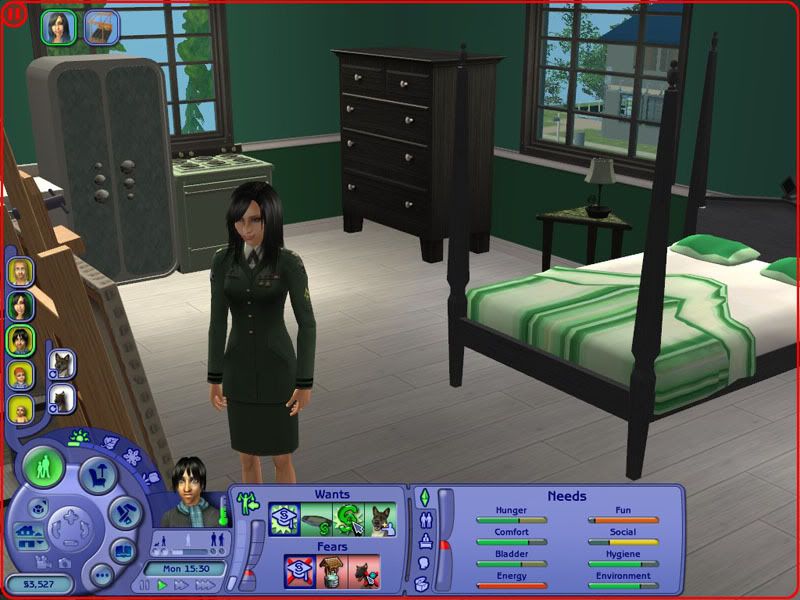Select the wishing well fear icon
Screen dimensions: 800x600
[x=331, y=572]
